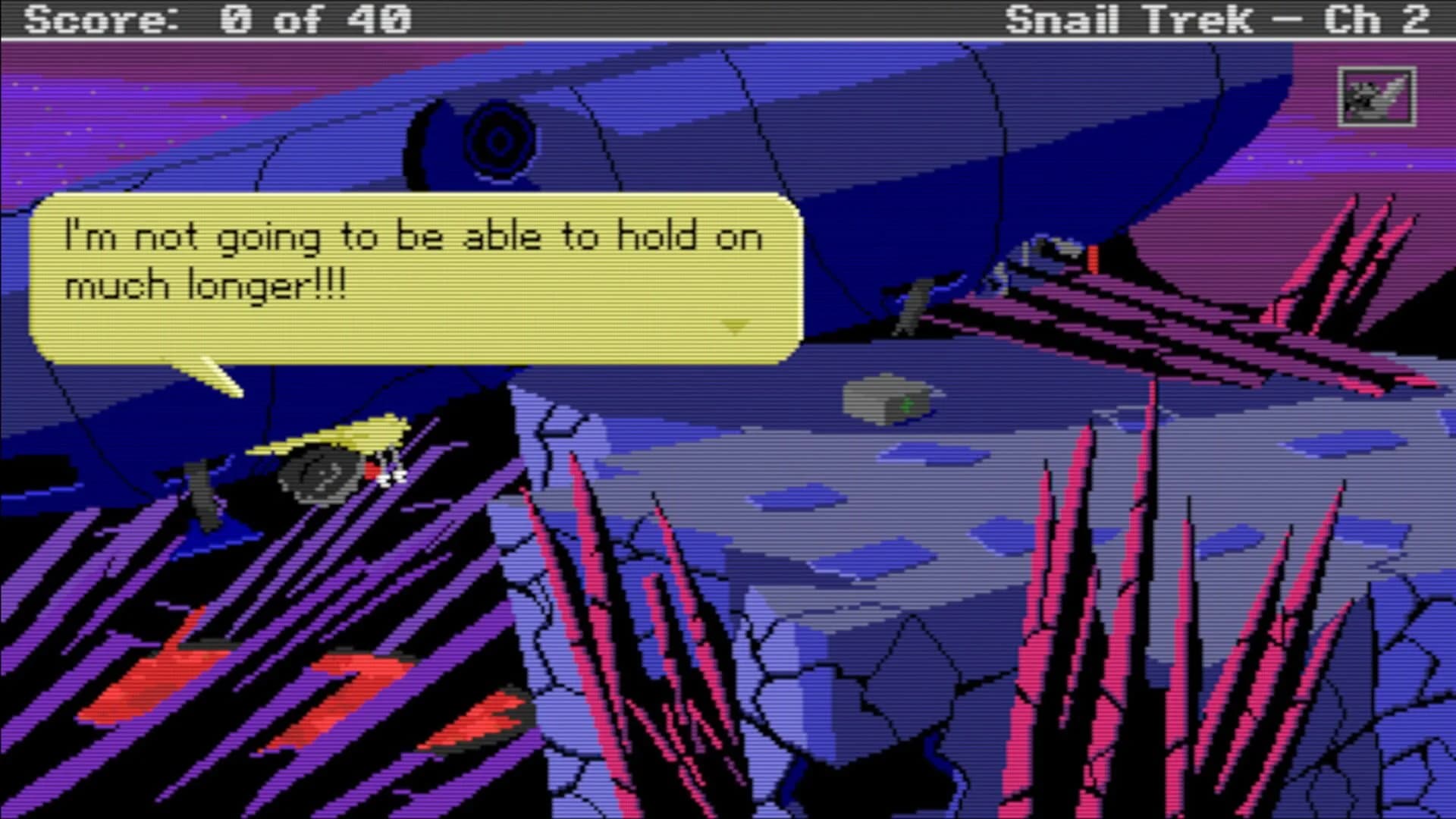The width and height of the screenshot is (1456, 819).
Task: Click the crashed spaceship's dark engine port
Action: point(497,140)
